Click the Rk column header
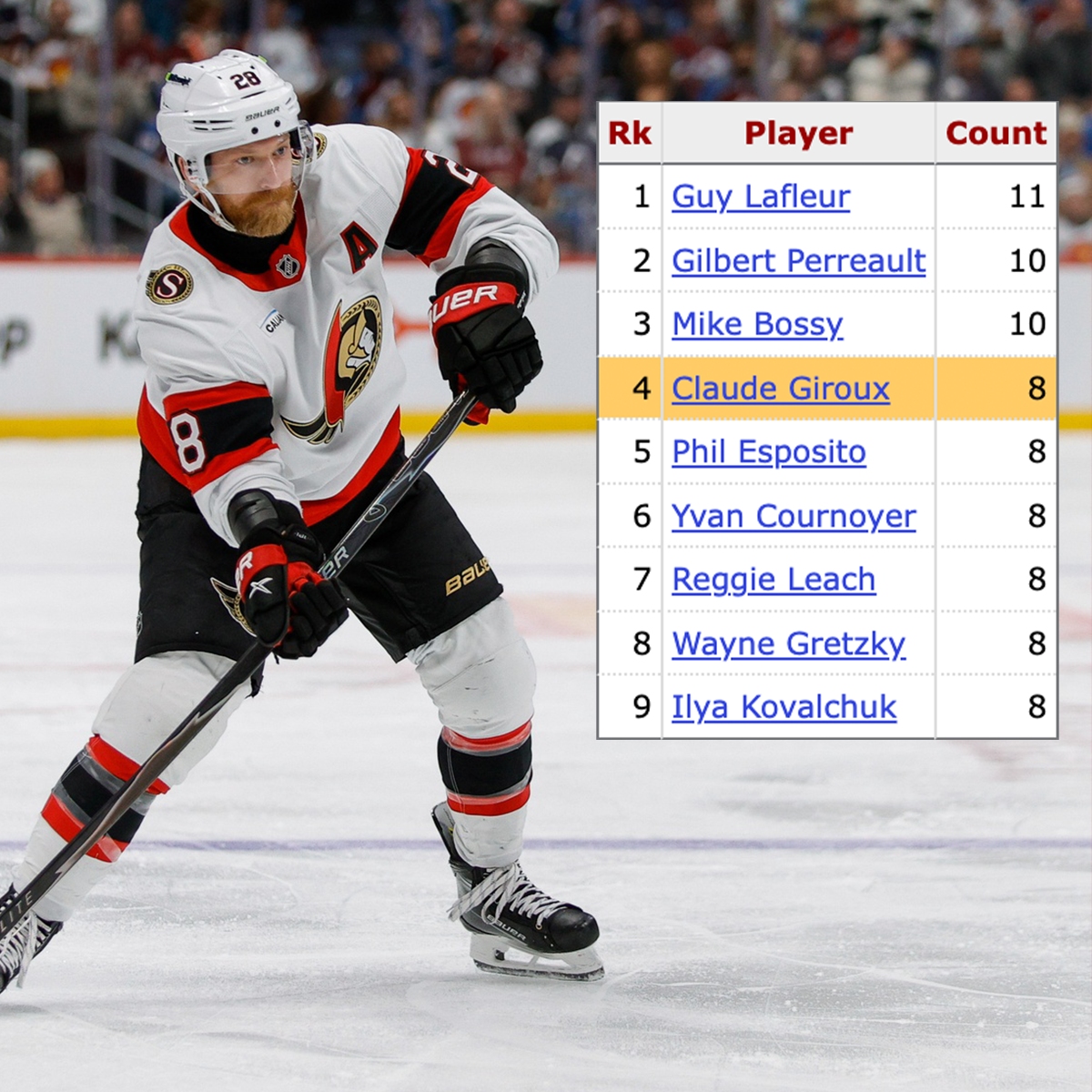This screenshot has width=1092, height=1092. [x=629, y=134]
